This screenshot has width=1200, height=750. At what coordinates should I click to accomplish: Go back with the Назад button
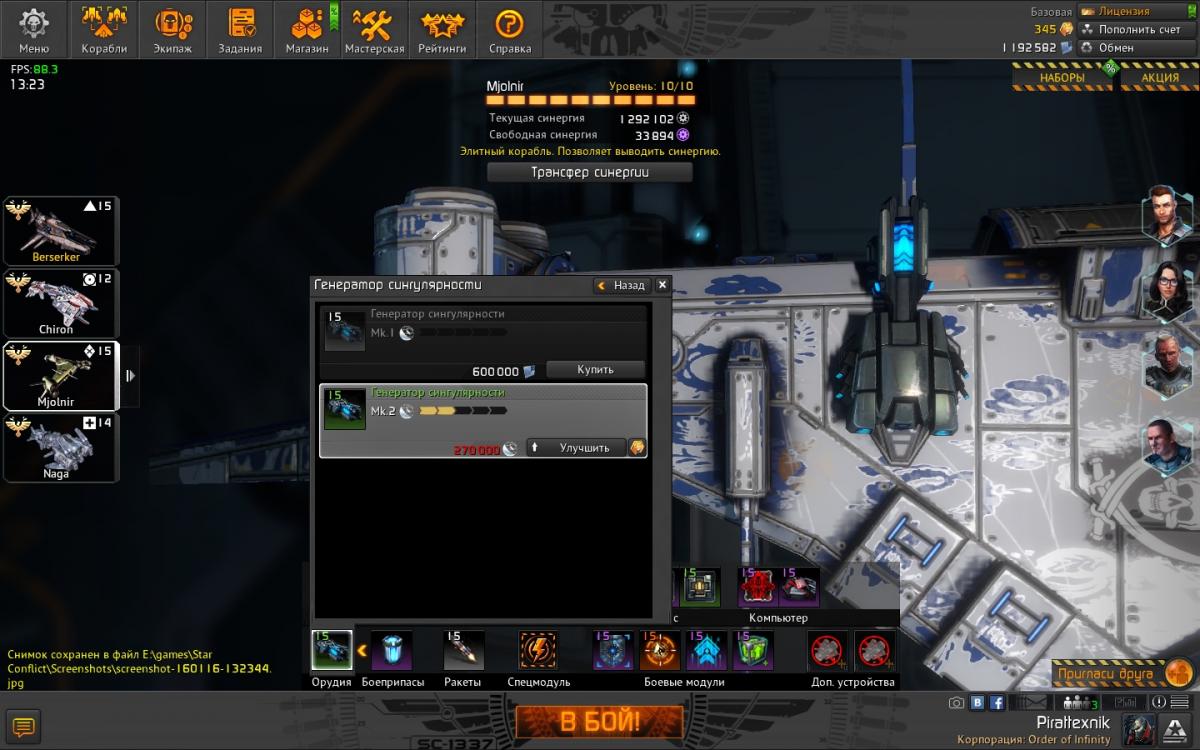[x=622, y=285]
